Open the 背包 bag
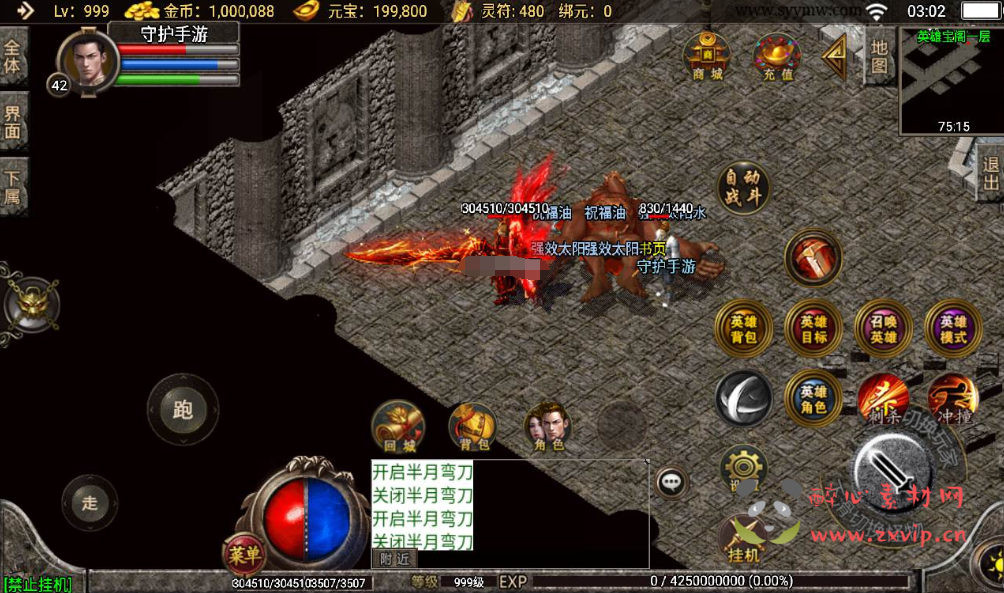The height and width of the screenshot is (593, 1004). tap(472, 428)
